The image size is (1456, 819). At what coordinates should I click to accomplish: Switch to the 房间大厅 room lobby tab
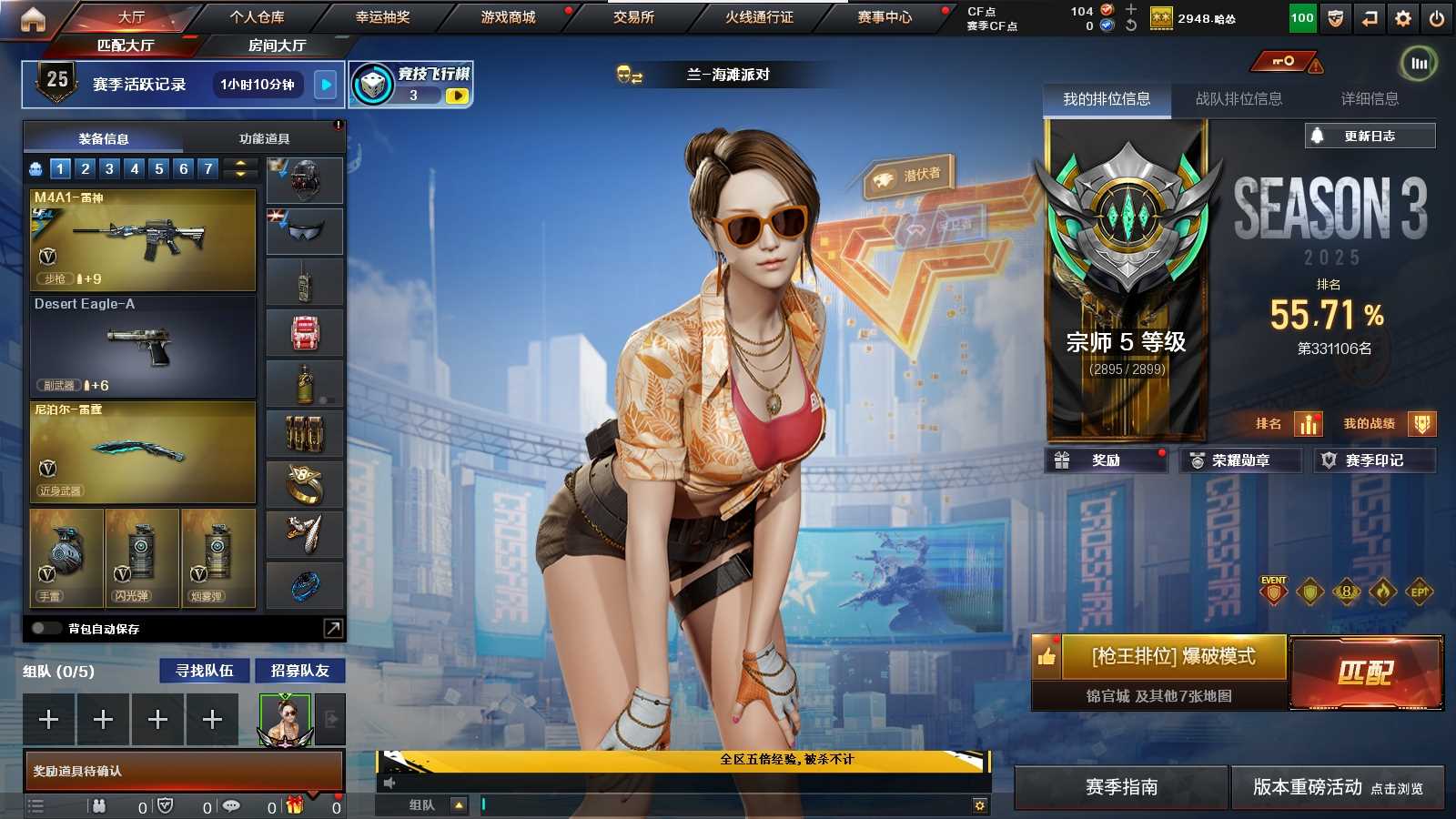(x=277, y=45)
